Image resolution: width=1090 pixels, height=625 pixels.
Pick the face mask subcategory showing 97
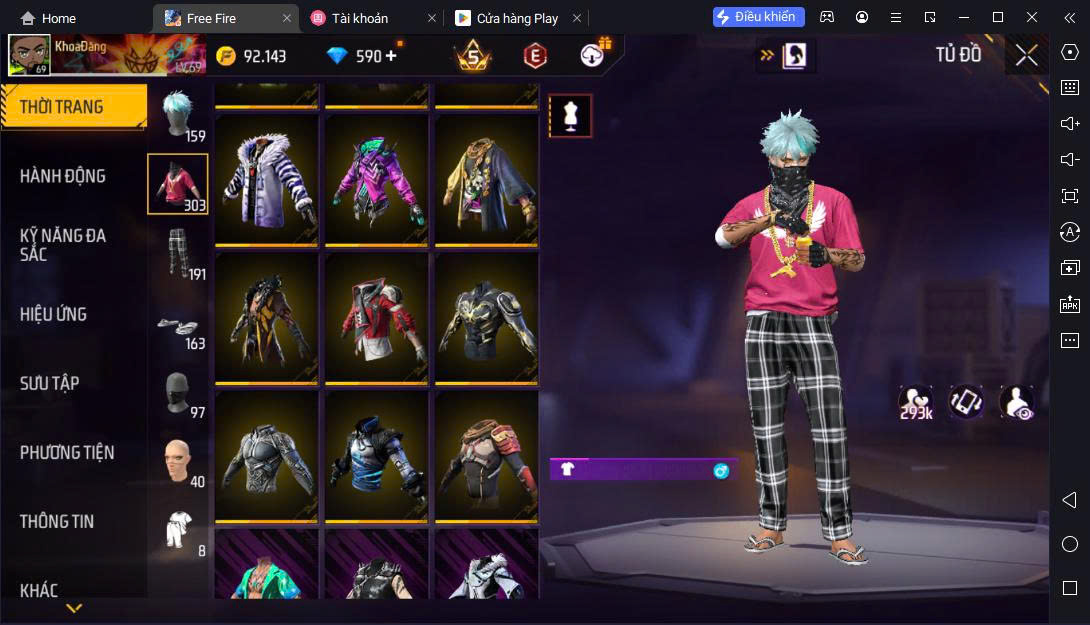(178, 392)
